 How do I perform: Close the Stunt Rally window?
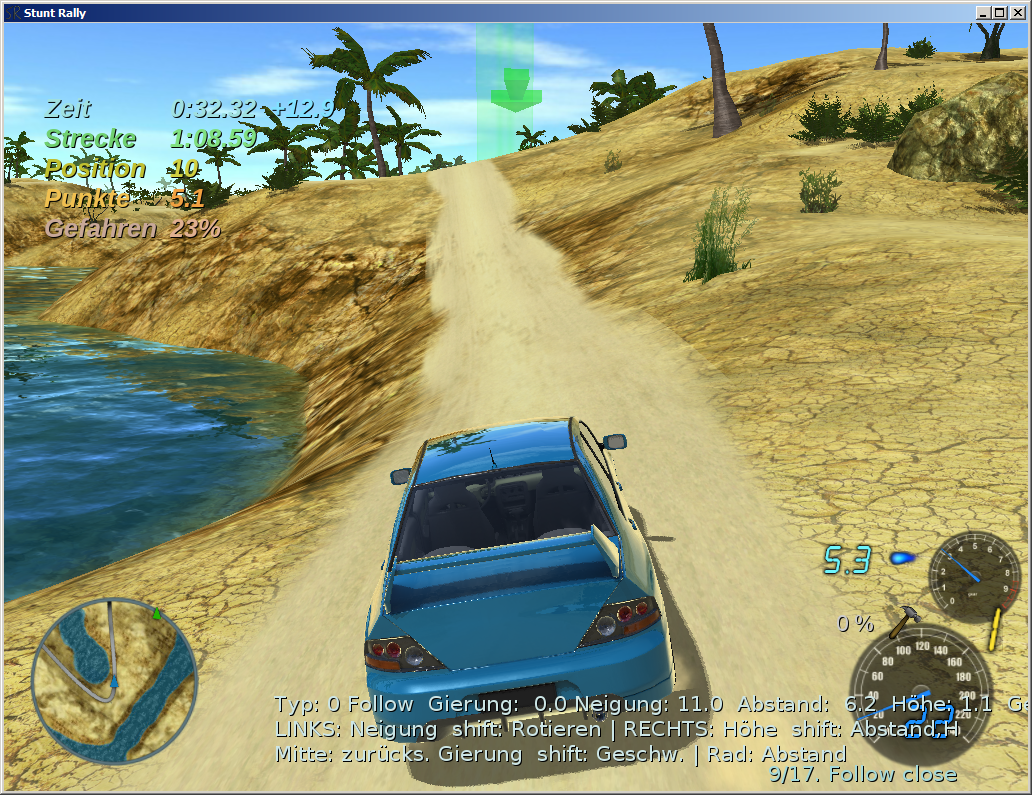click(x=1018, y=12)
